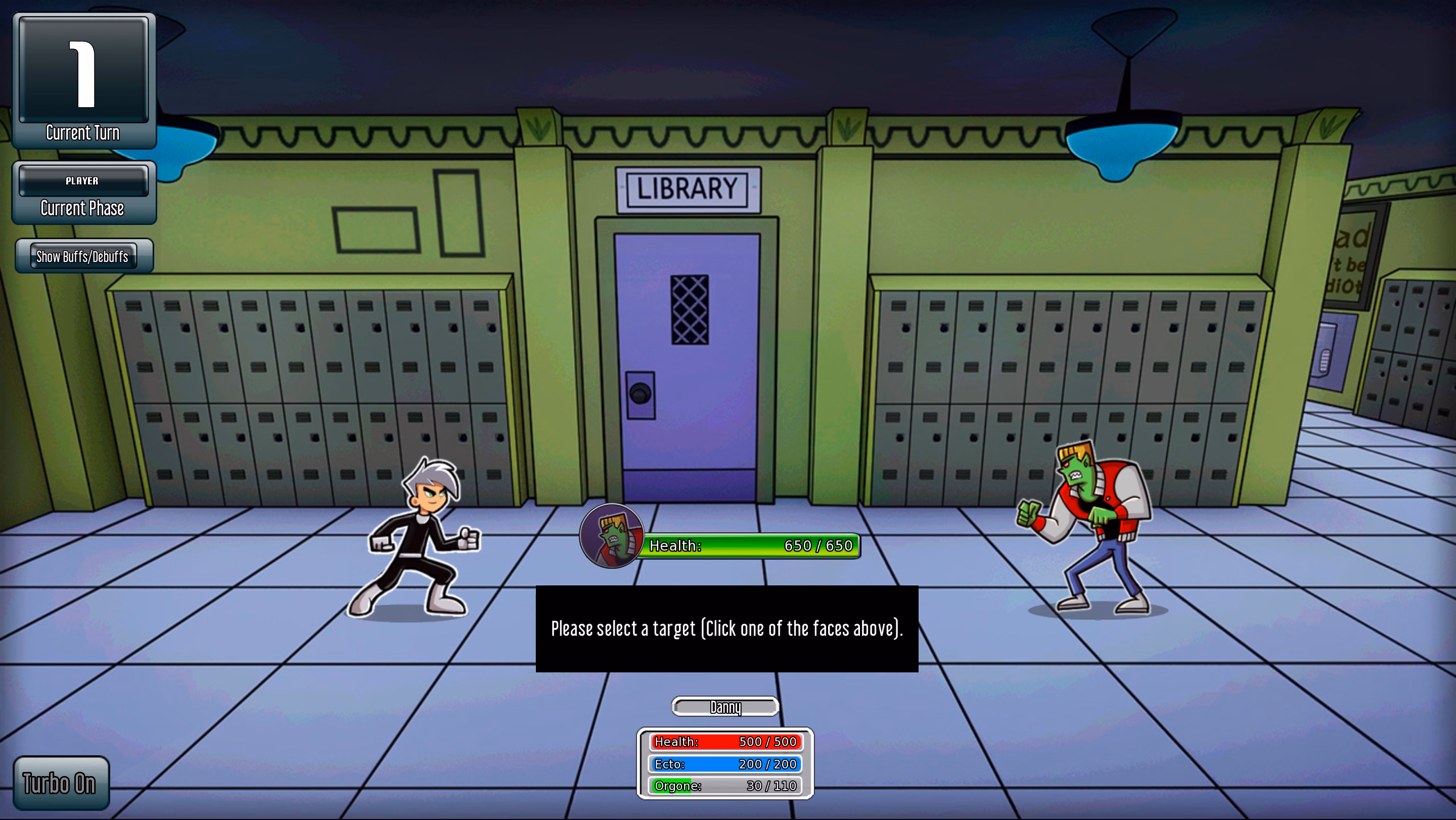Viewport: 1456px width, 820px height.
Task: Toggle Turbo mode off
Action: click(x=61, y=783)
